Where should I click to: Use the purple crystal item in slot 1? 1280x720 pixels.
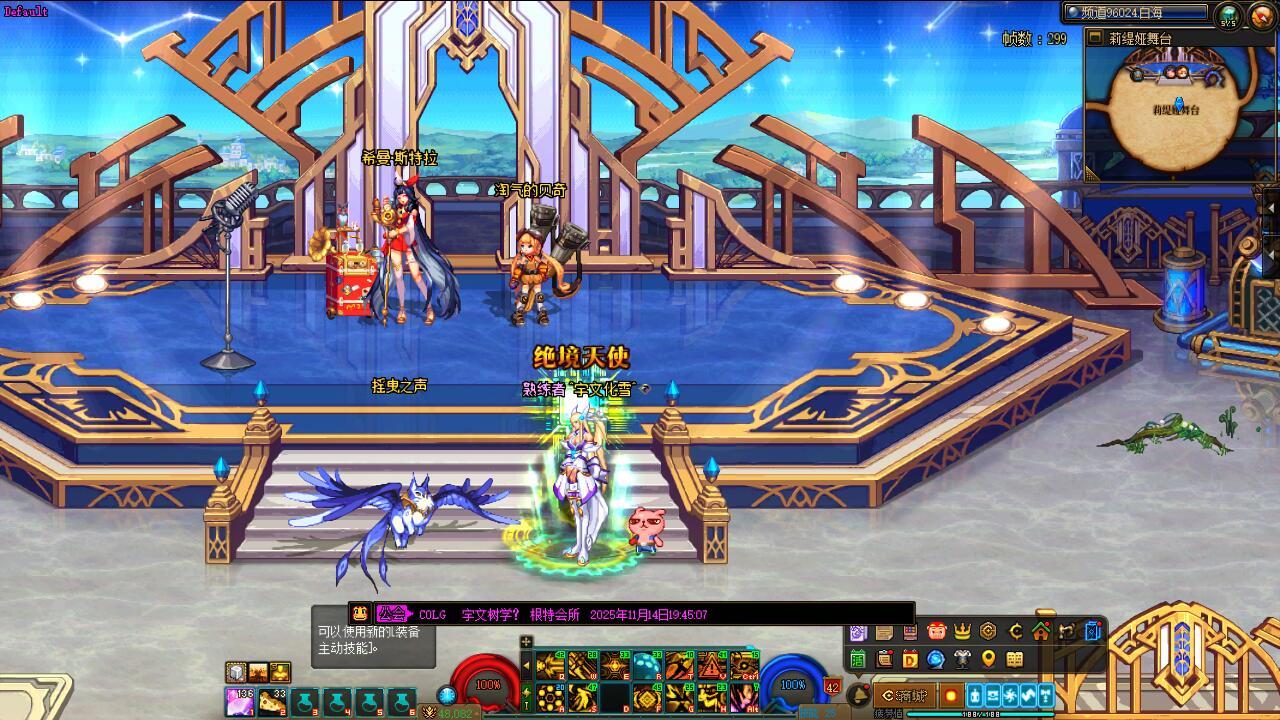pyautogui.click(x=239, y=701)
